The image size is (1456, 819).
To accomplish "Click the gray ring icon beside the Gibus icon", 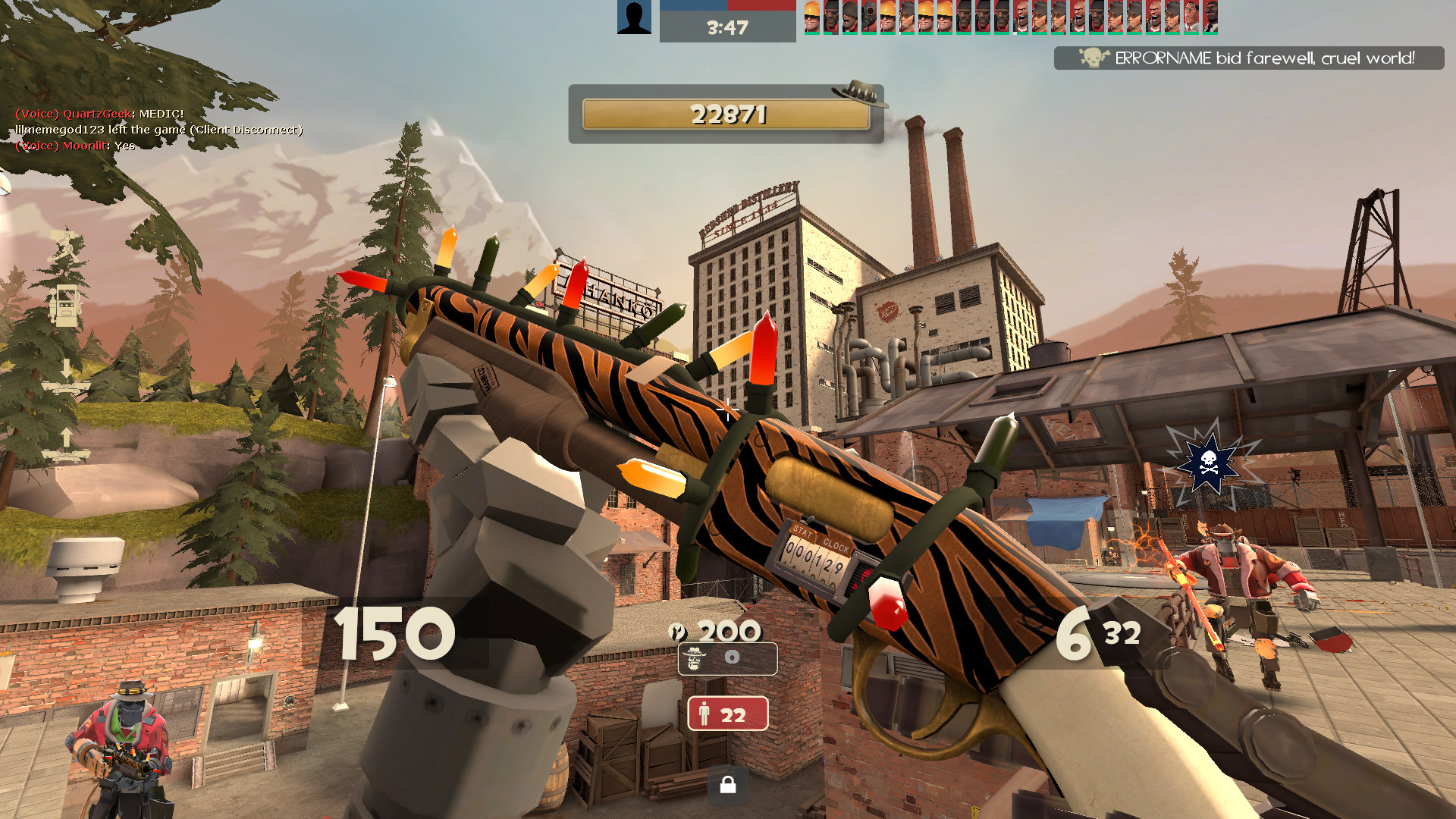I will click(x=730, y=657).
